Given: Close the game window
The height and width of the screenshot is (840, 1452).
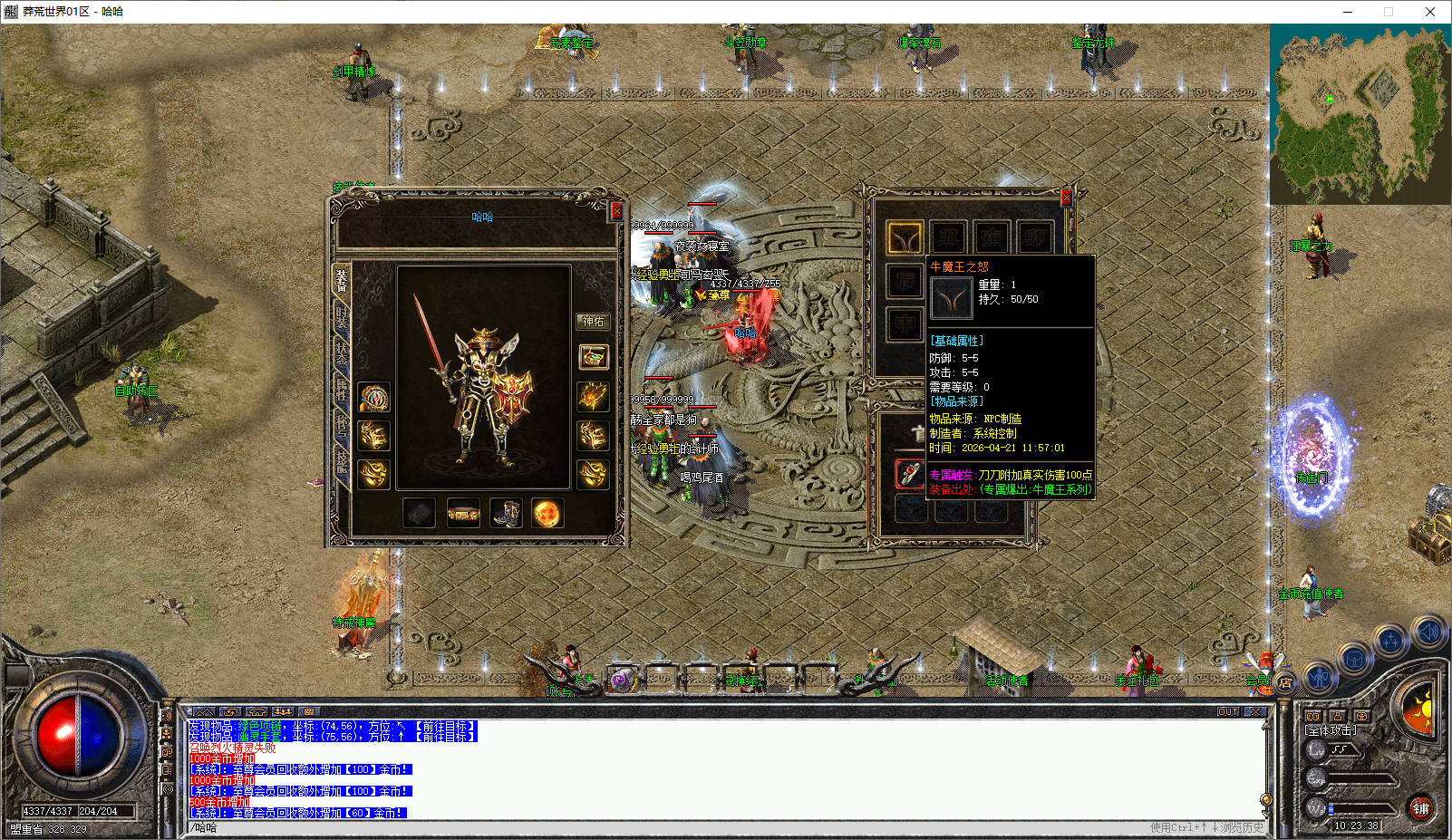Looking at the screenshot, I should tap(1430, 12).
